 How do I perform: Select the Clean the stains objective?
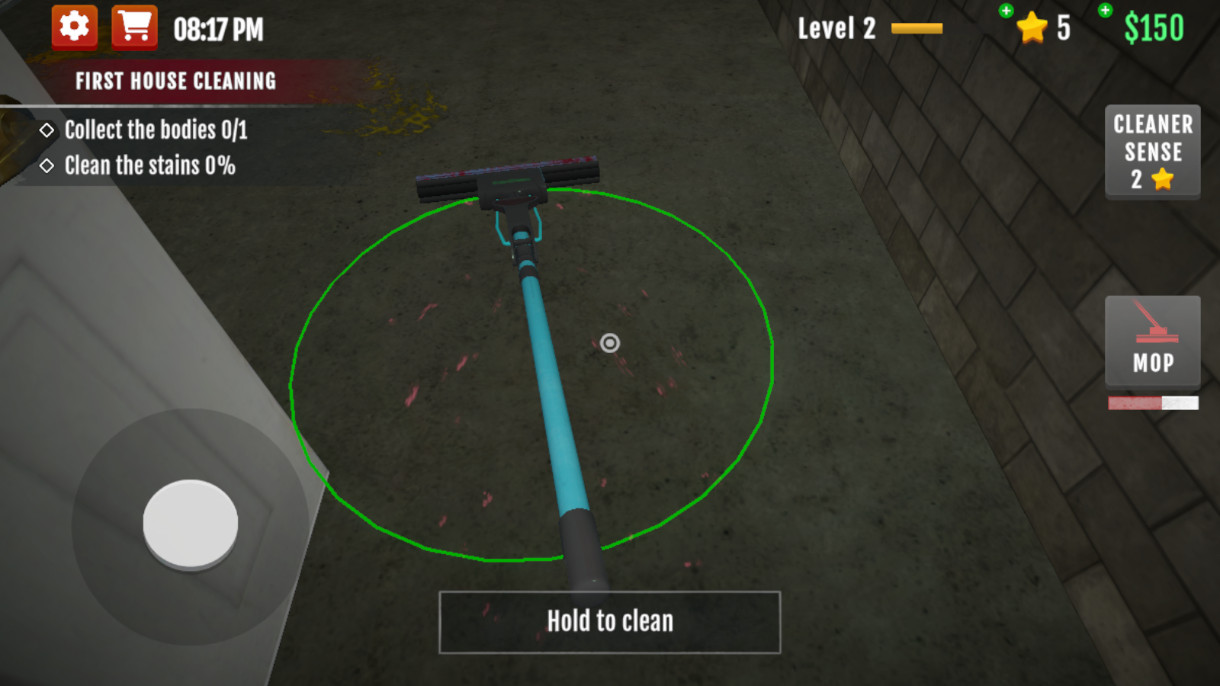[x=149, y=166]
